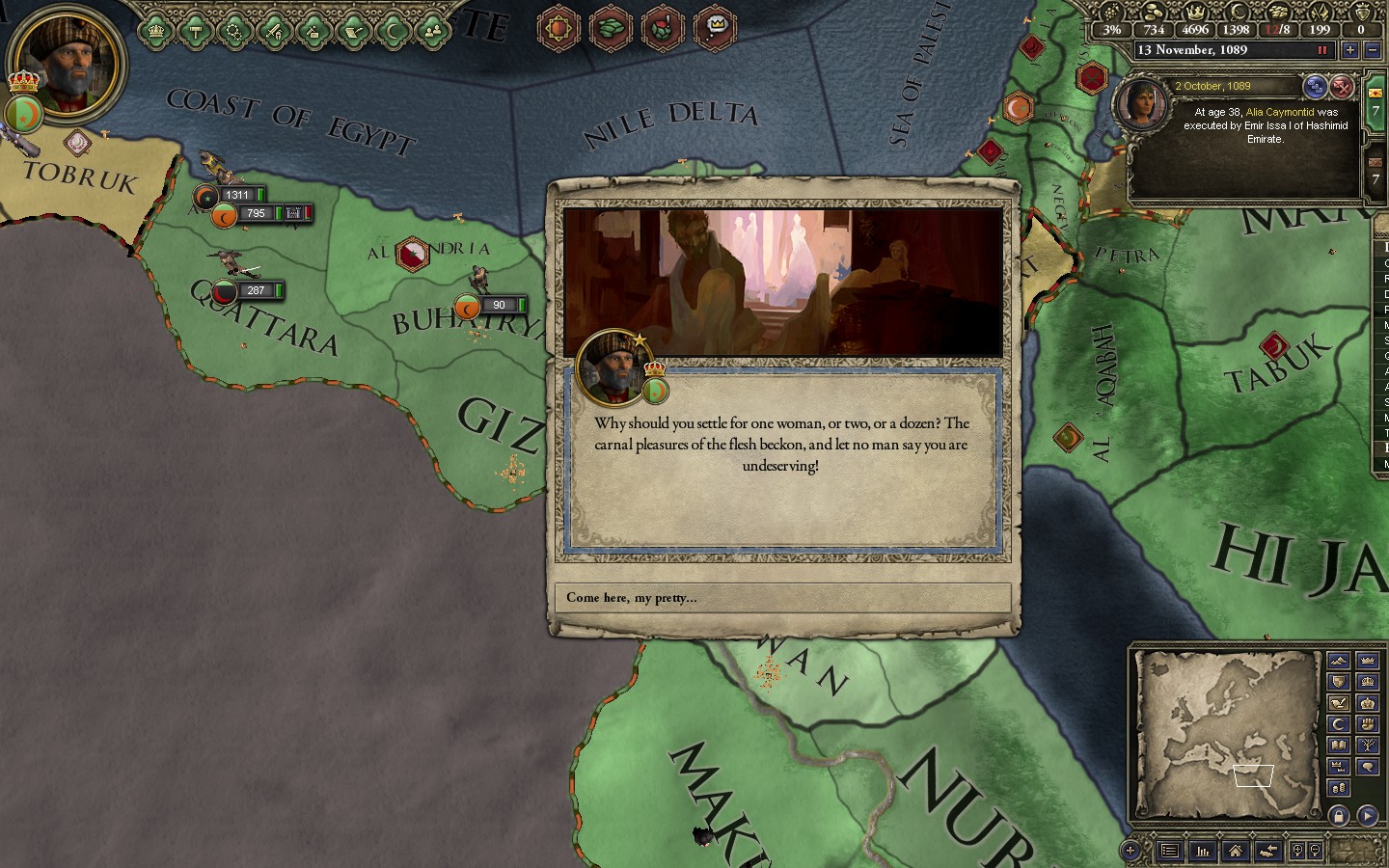
Task: Decrease game speed with minus button
Action: tap(1372, 50)
